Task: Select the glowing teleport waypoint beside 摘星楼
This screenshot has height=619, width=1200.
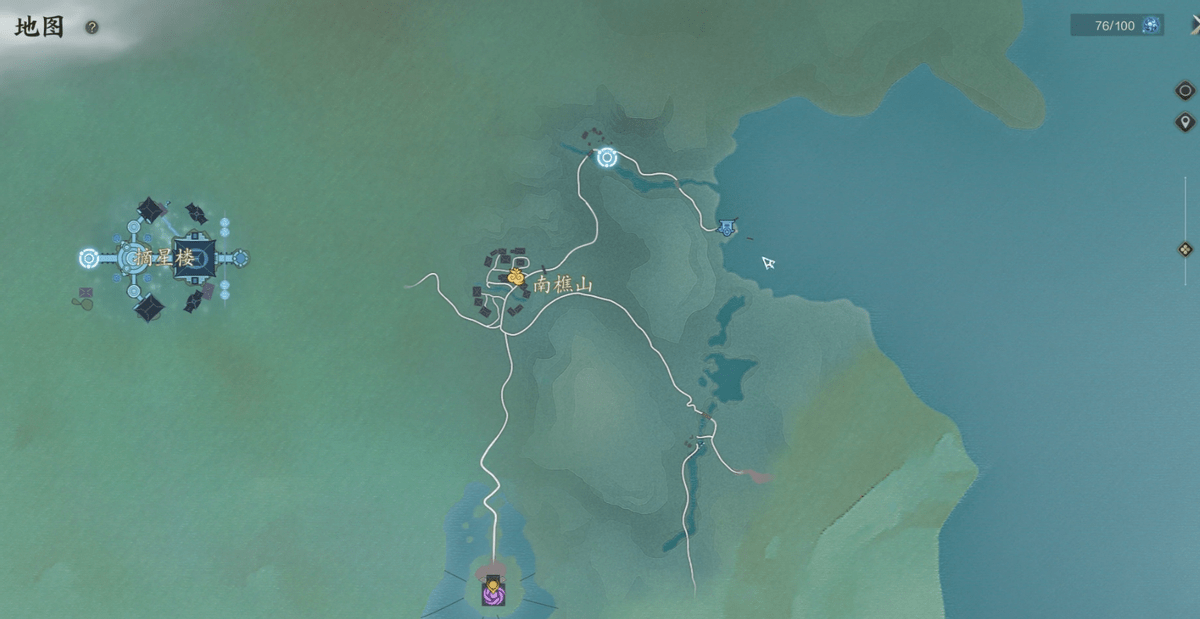Action: pos(89,258)
